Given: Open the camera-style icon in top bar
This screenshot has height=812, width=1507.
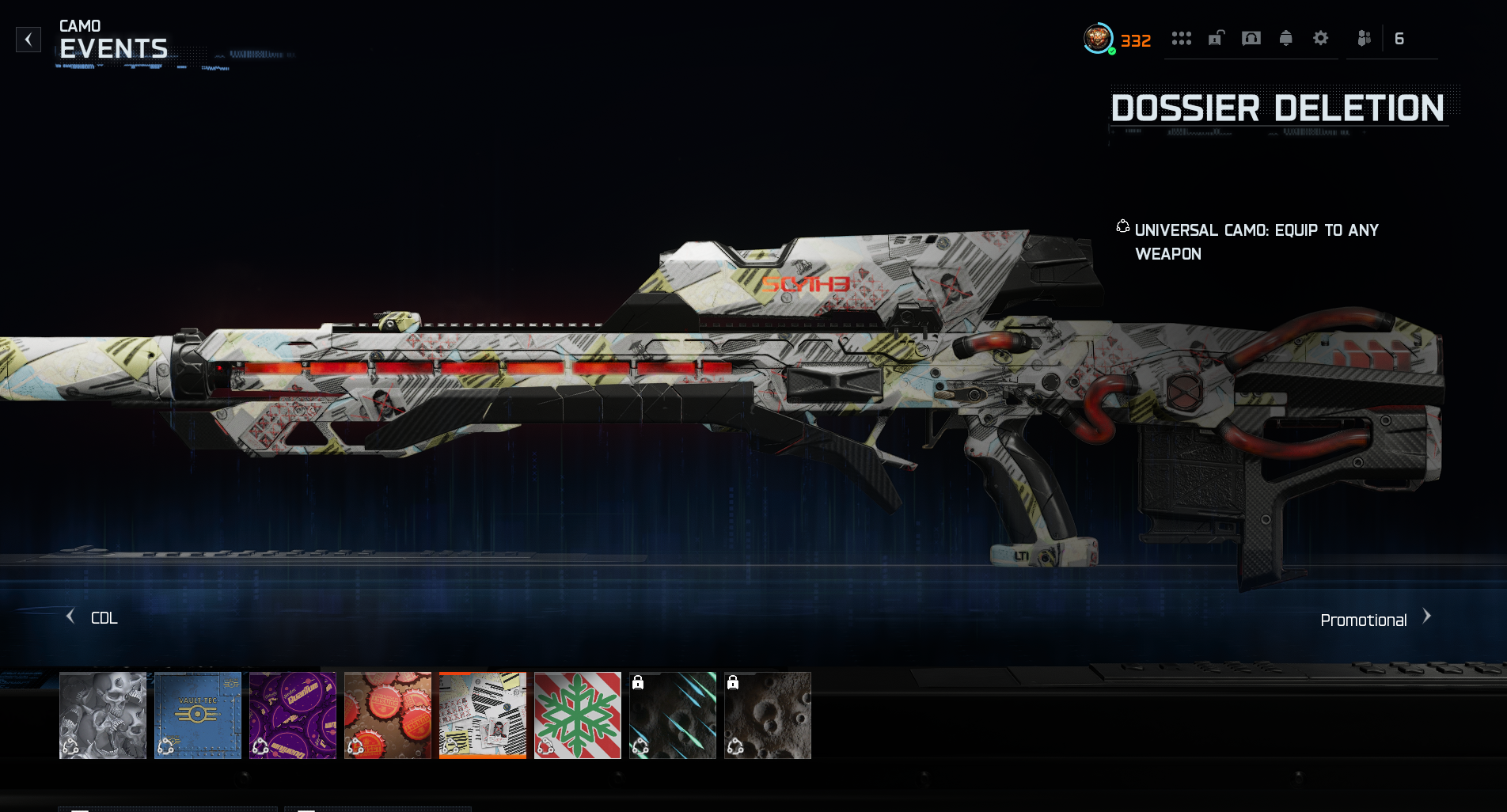Looking at the screenshot, I should coord(1251,38).
